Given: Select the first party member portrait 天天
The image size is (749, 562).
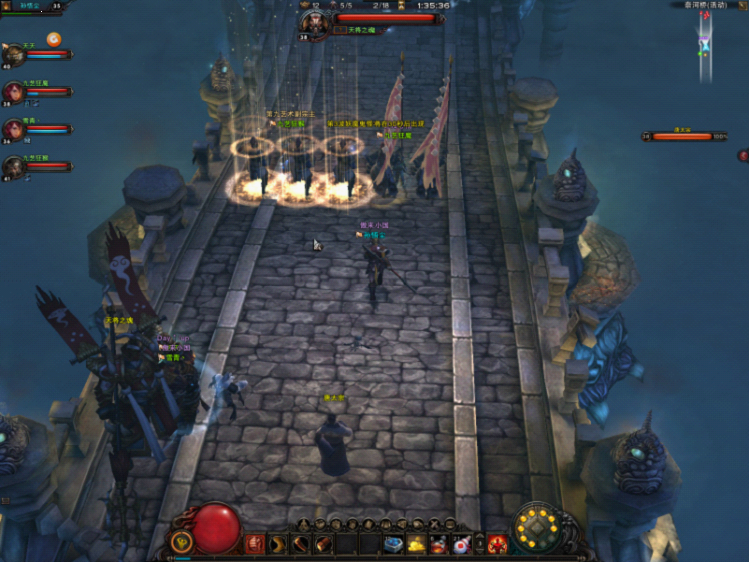Looking at the screenshot, I should [x=14, y=55].
